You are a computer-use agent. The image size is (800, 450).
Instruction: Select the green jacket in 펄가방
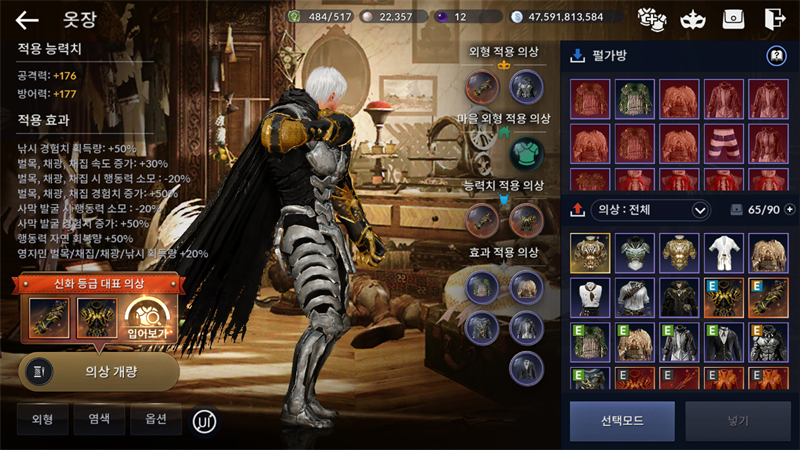tap(634, 99)
